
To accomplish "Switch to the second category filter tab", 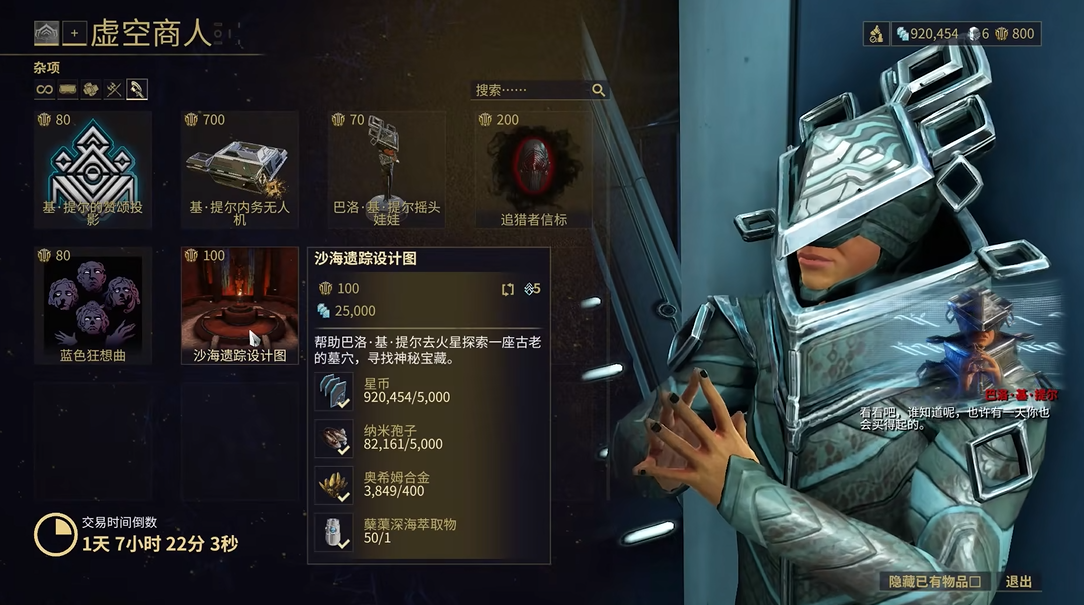I will (67, 90).
